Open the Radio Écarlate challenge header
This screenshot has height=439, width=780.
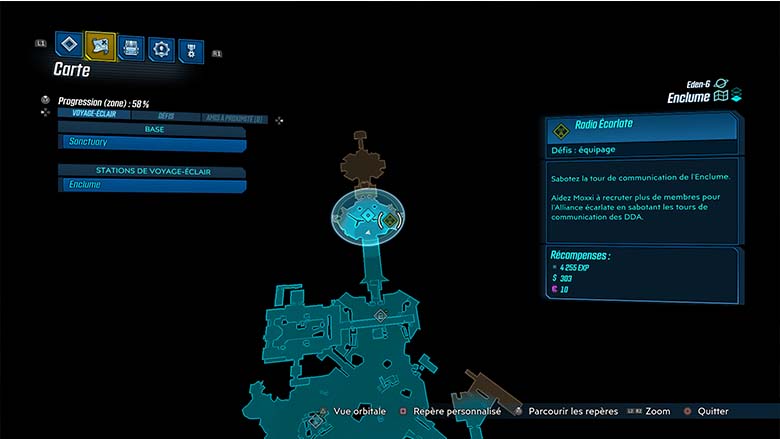[x=640, y=128]
